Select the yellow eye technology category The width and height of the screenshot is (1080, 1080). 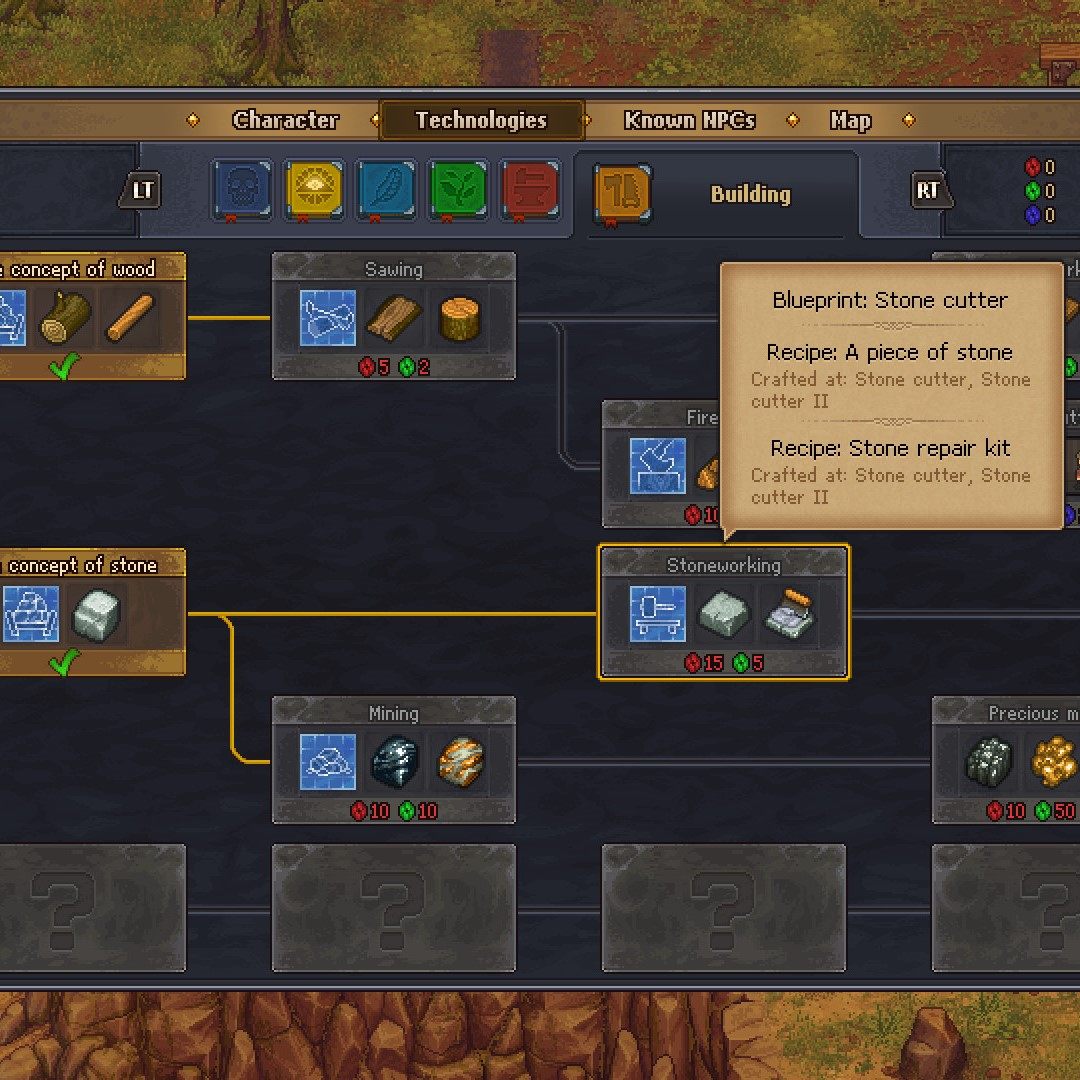[314, 190]
